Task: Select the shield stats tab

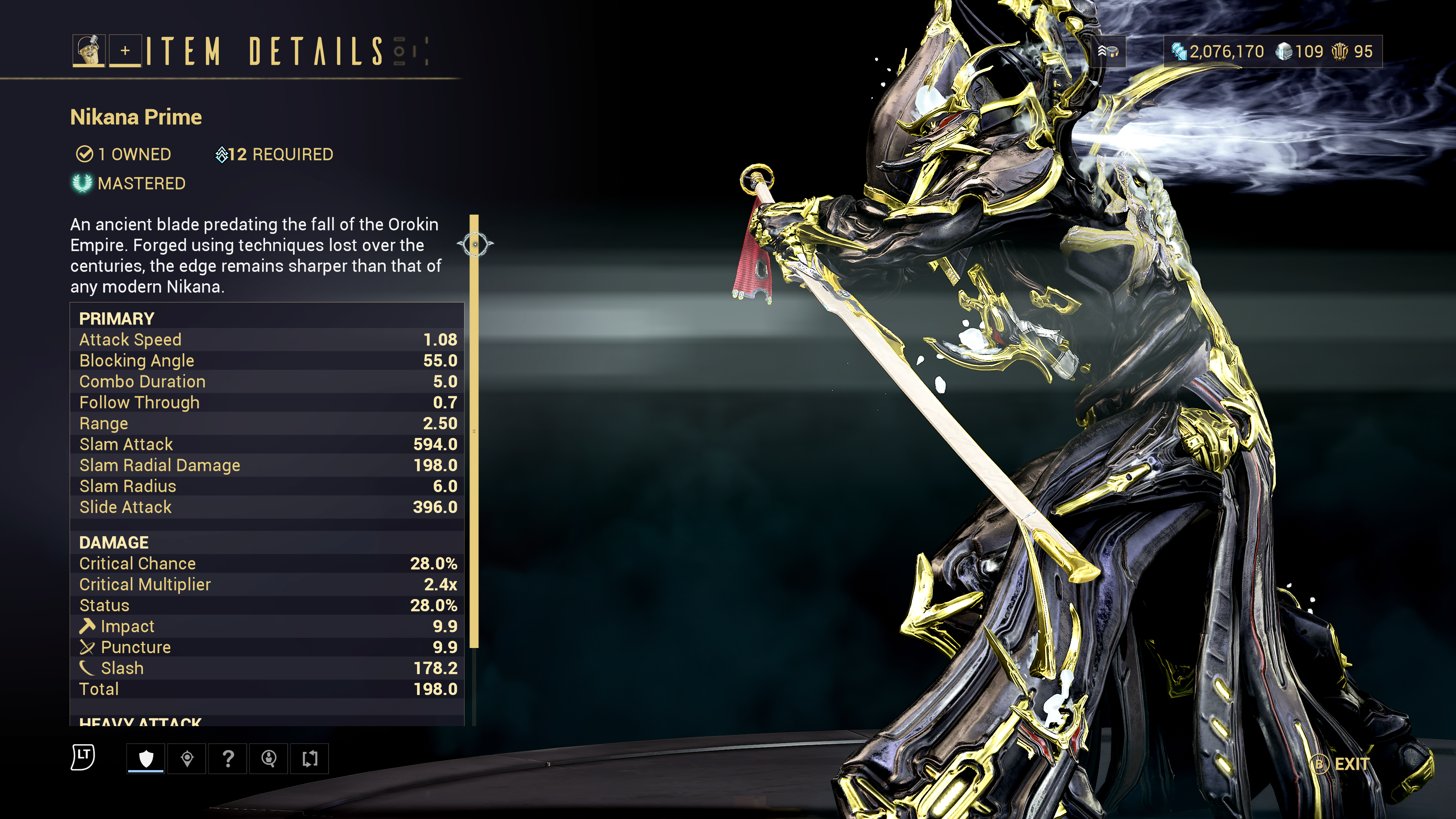Action: [146, 758]
